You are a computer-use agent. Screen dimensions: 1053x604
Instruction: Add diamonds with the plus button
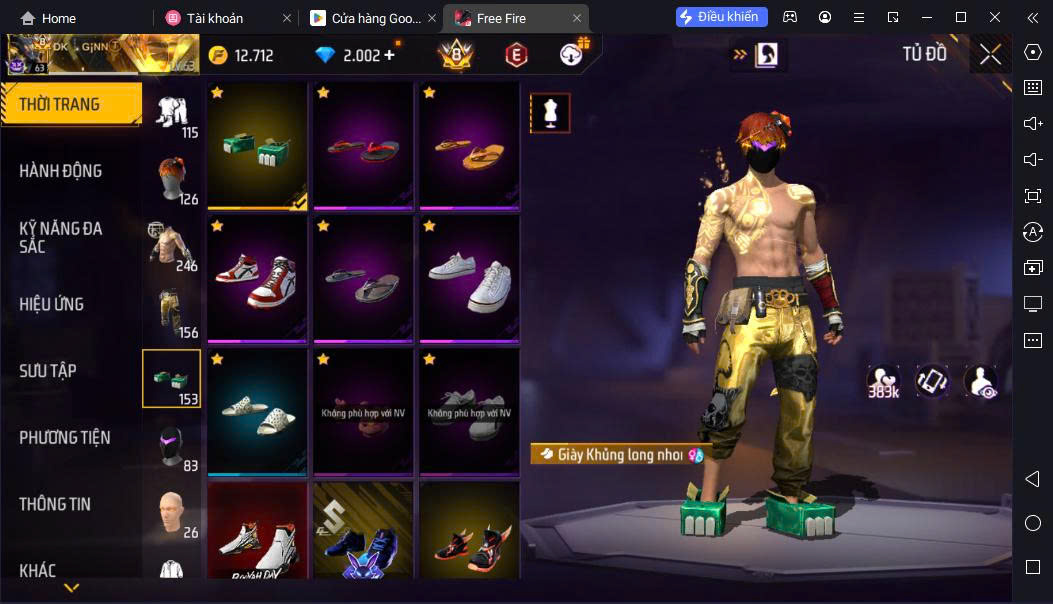[x=389, y=55]
